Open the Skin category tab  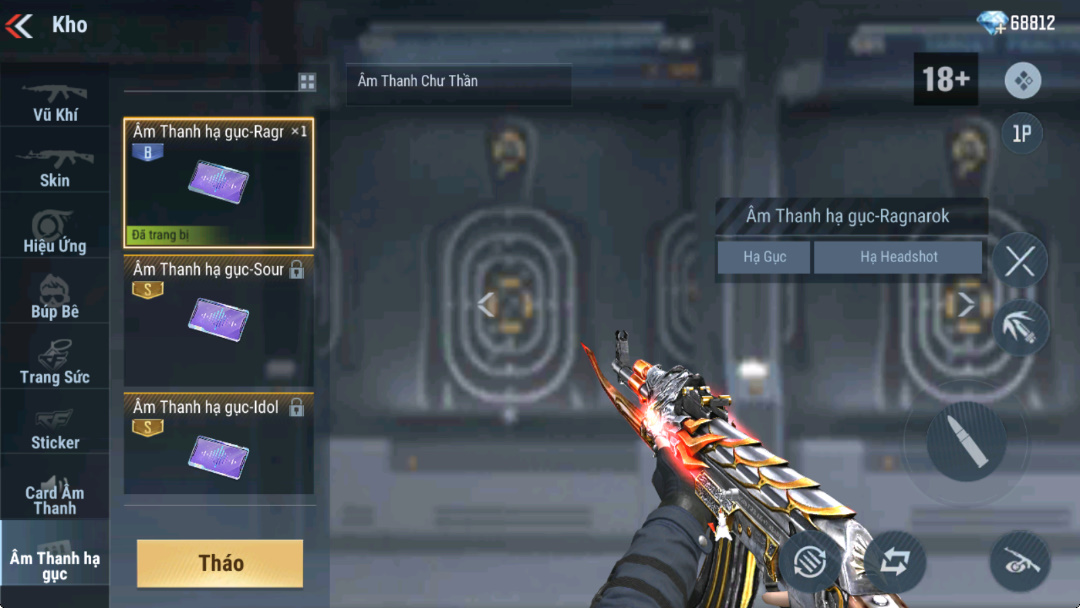pos(55,166)
